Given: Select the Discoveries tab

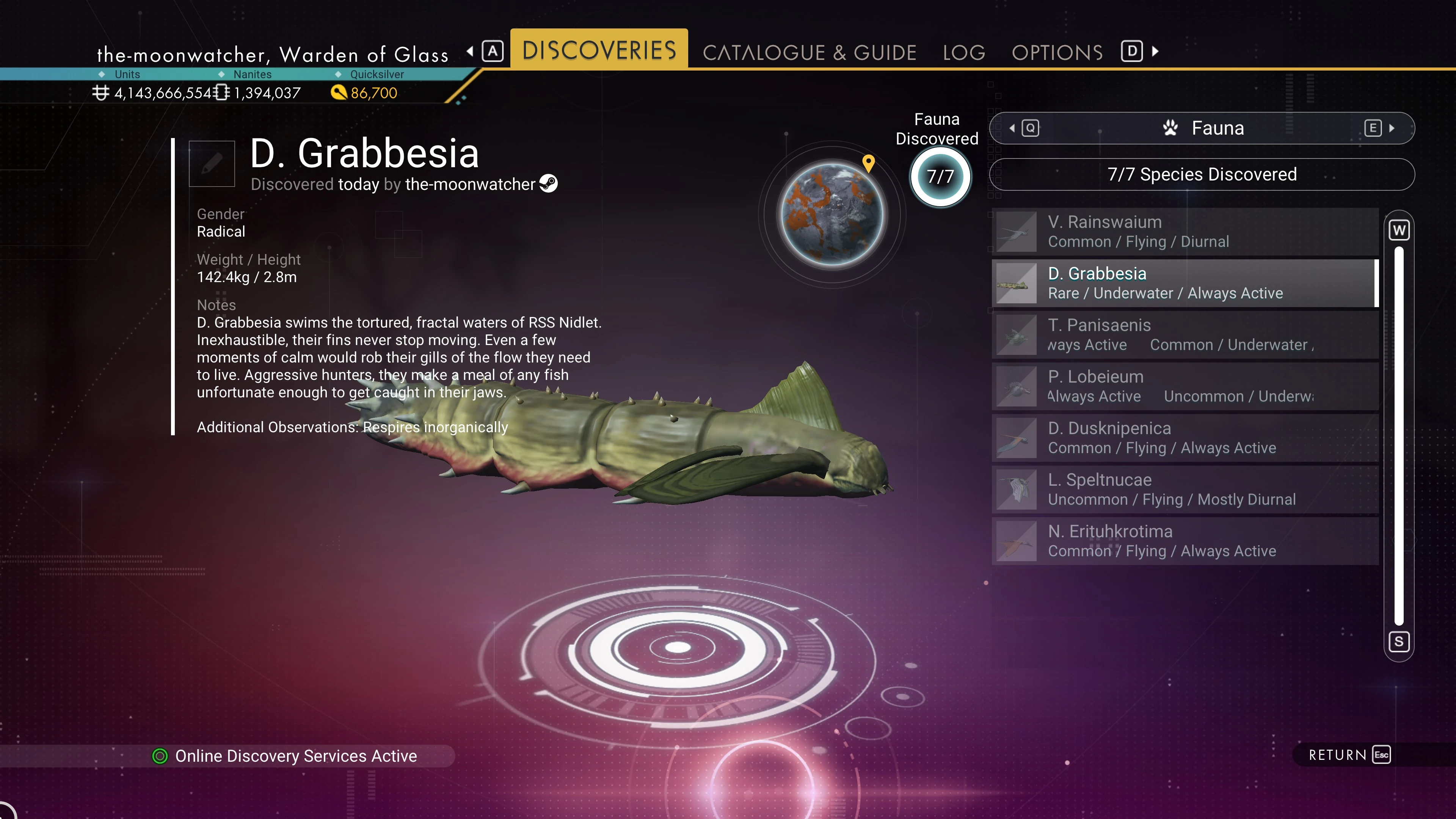Looking at the screenshot, I should pyautogui.click(x=599, y=50).
